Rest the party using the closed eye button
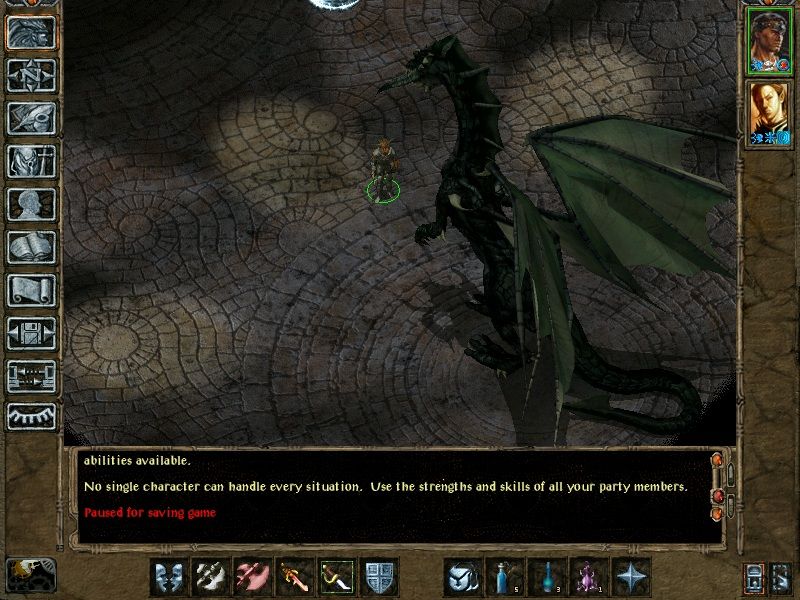Screen dimensions: 800x600 coord(31,417)
